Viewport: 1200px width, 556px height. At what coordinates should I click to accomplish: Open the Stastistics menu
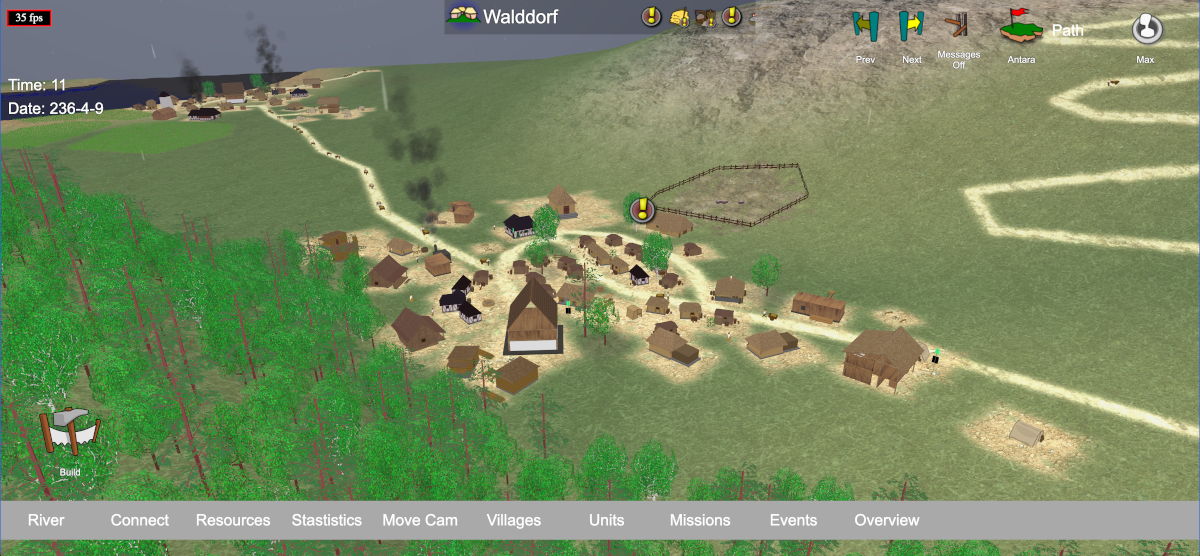[327, 520]
